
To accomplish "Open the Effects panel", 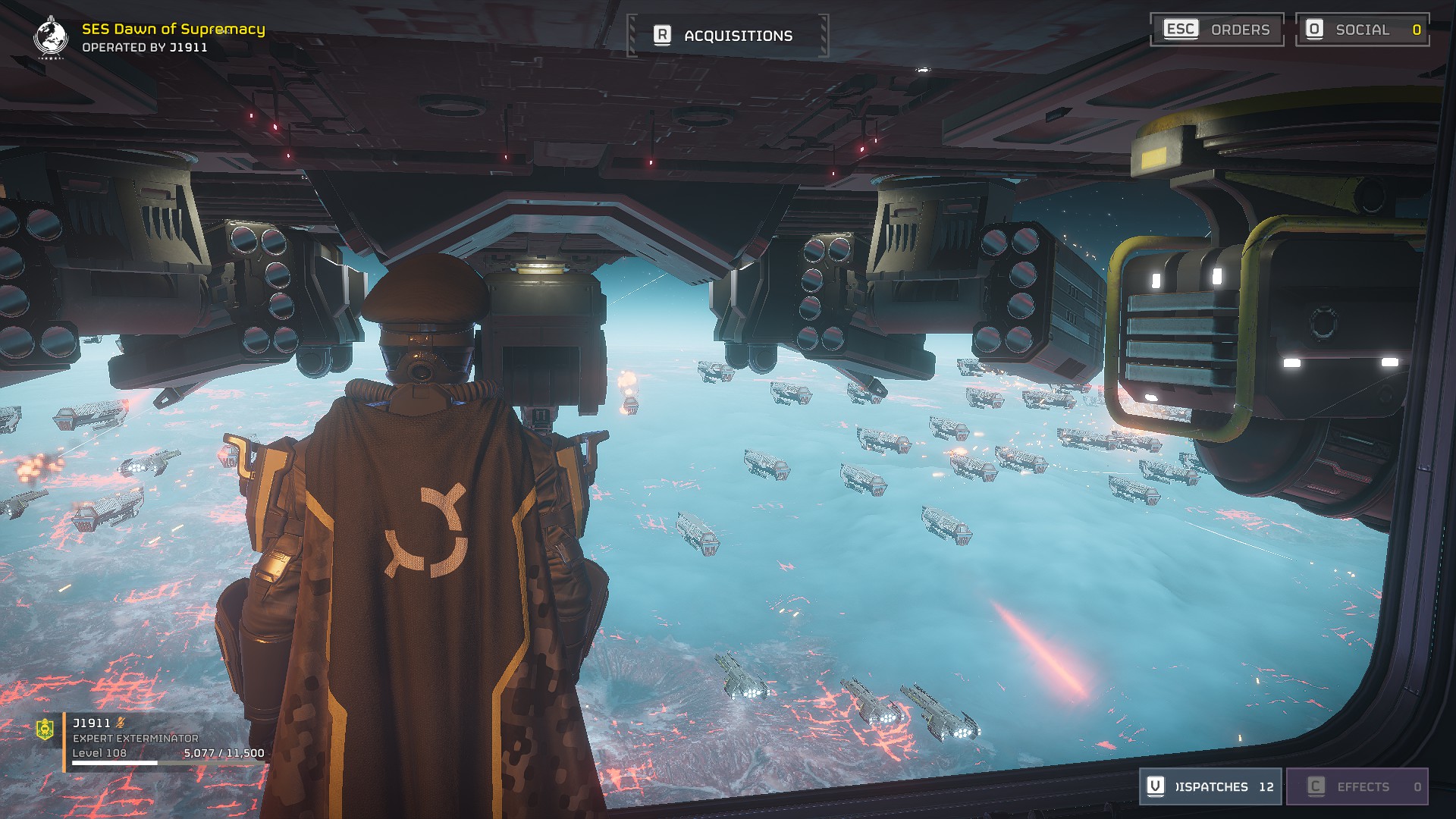I will click(1357, 786).
